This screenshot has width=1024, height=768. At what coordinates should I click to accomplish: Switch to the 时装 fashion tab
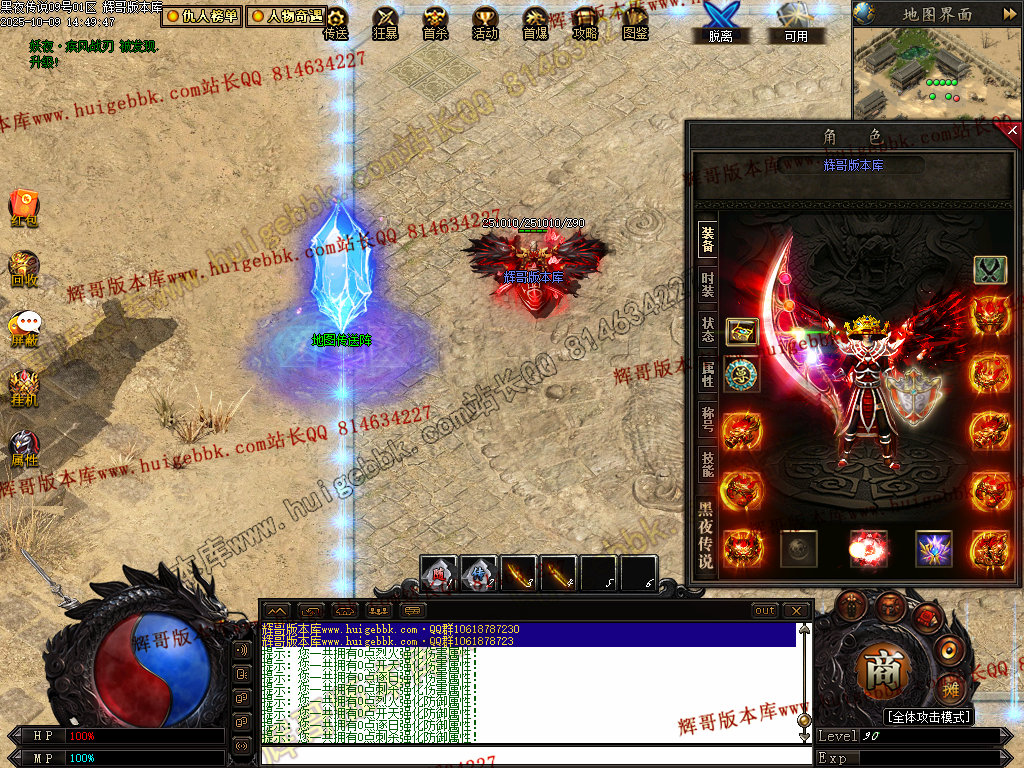(x=707, y=284)
